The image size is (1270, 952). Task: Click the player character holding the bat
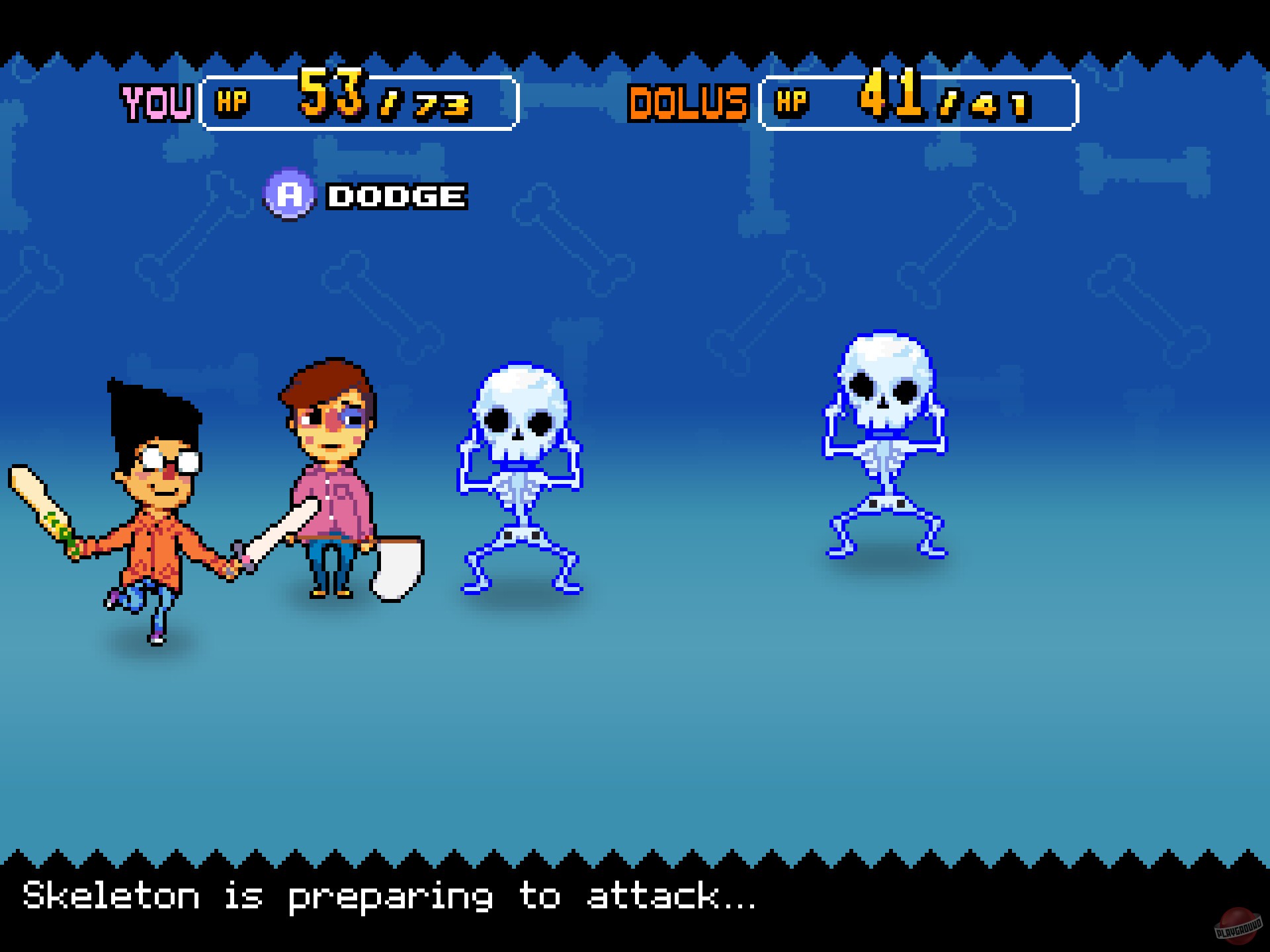coord(155,489)
